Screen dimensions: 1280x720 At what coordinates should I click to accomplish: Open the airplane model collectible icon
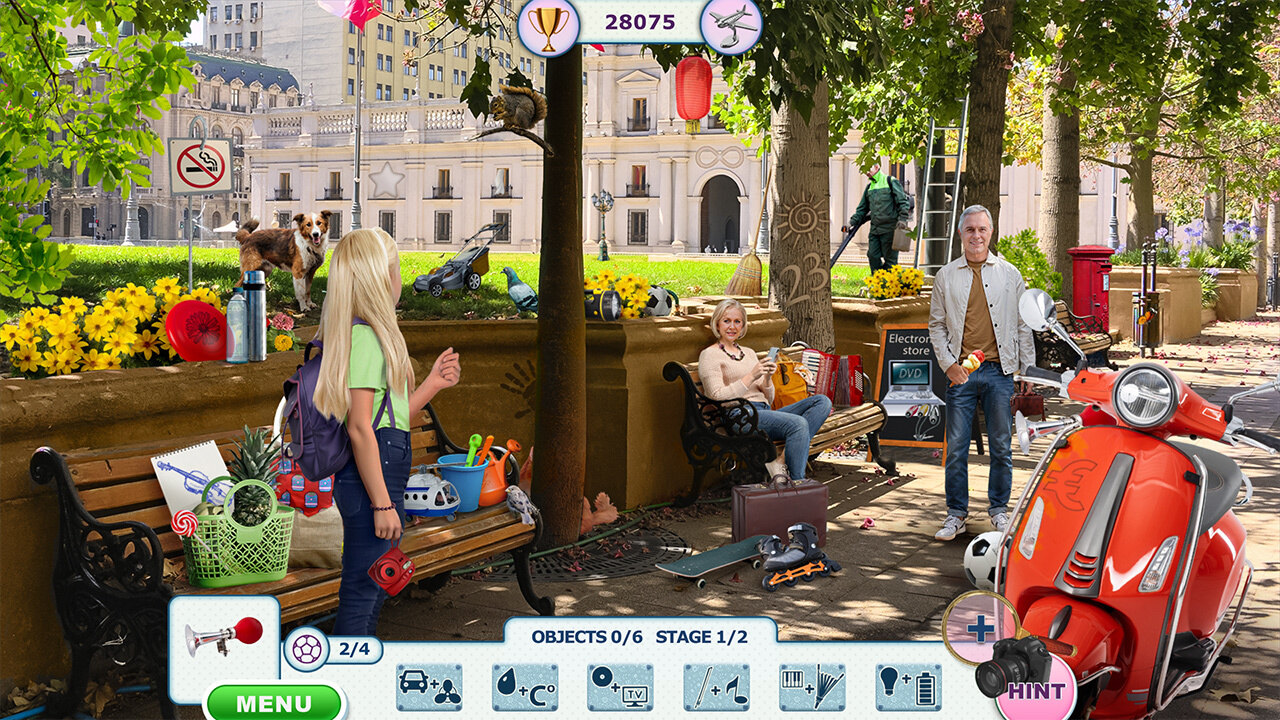pos(731,25)
